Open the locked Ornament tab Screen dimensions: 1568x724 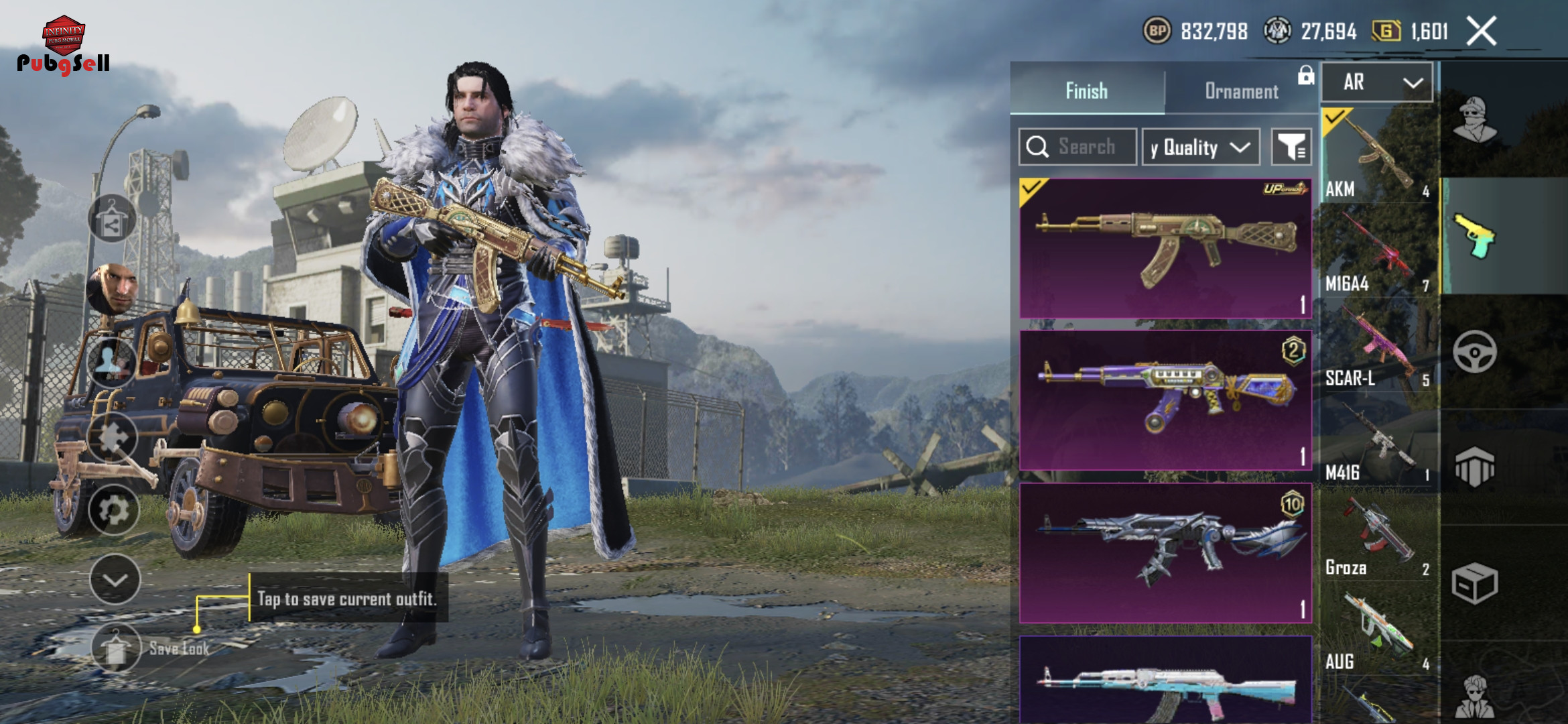(1242, 90)
